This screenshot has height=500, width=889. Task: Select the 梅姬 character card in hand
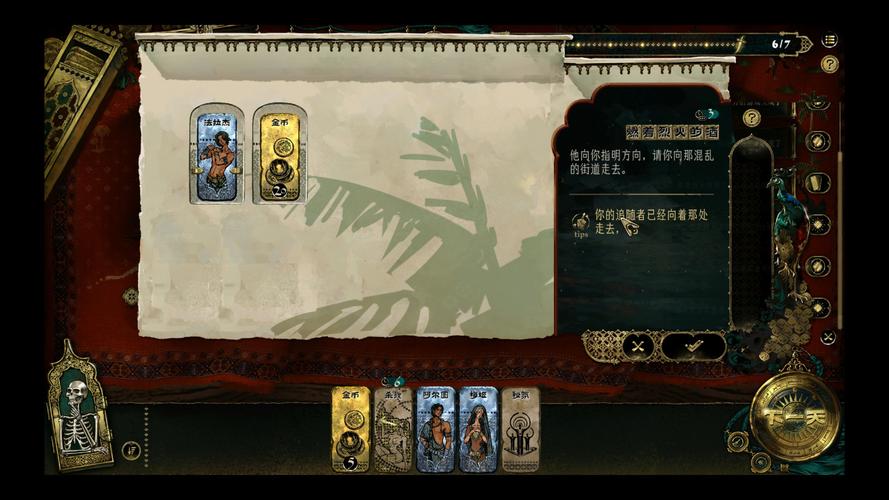(x=478, y=429)
